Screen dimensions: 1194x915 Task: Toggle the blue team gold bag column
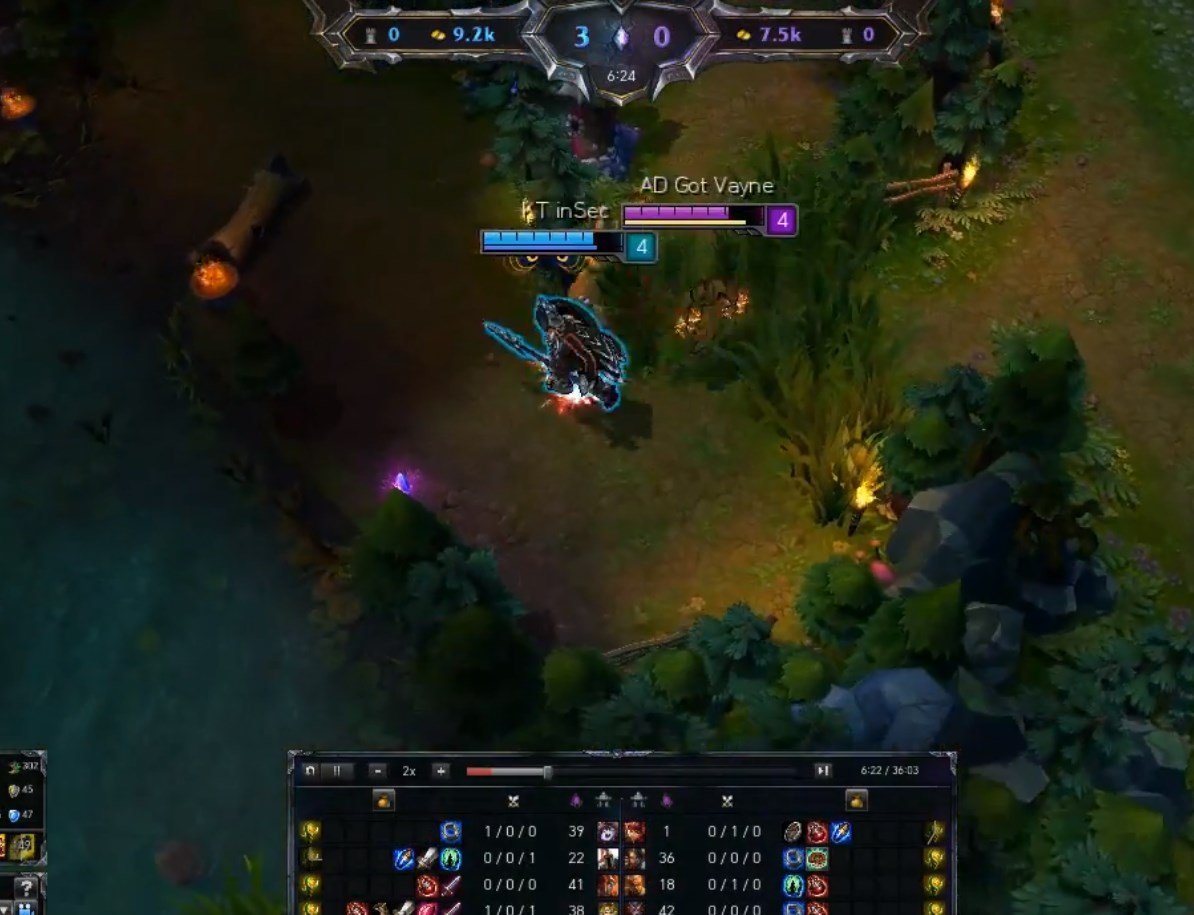[x=384, y=801]
